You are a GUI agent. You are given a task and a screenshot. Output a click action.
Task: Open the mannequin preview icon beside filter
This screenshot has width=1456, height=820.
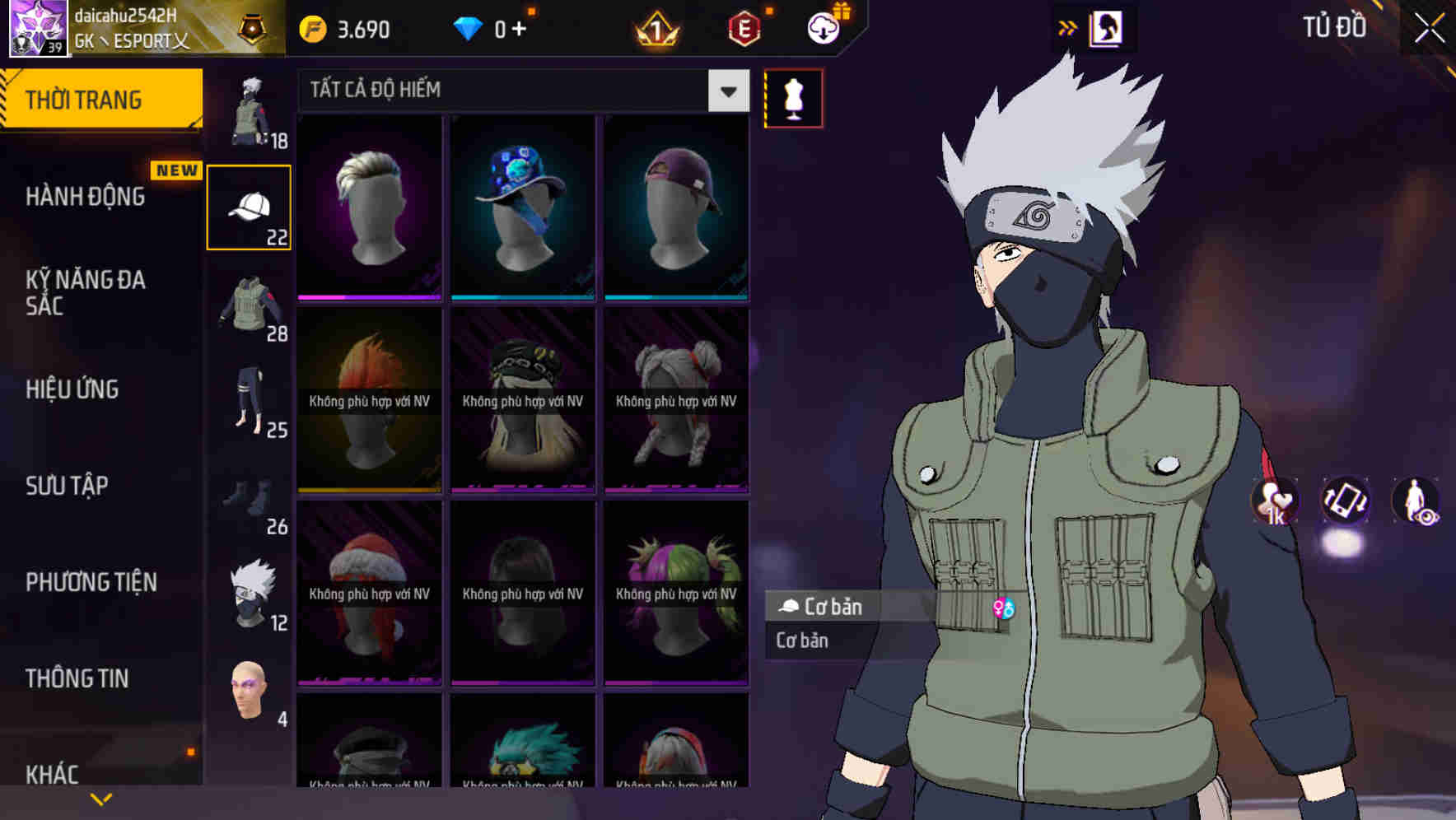click(793, 98)
